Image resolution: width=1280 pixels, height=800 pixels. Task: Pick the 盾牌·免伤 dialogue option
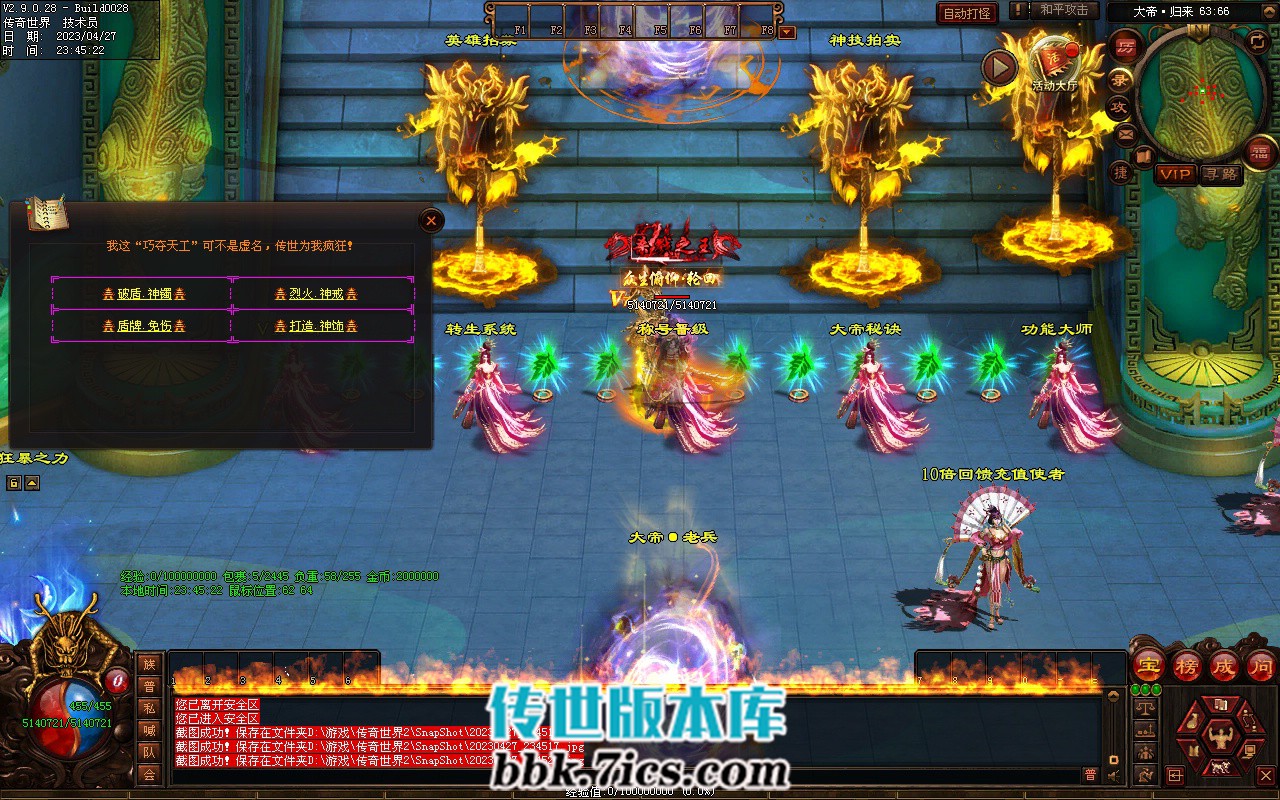[144, 326]
